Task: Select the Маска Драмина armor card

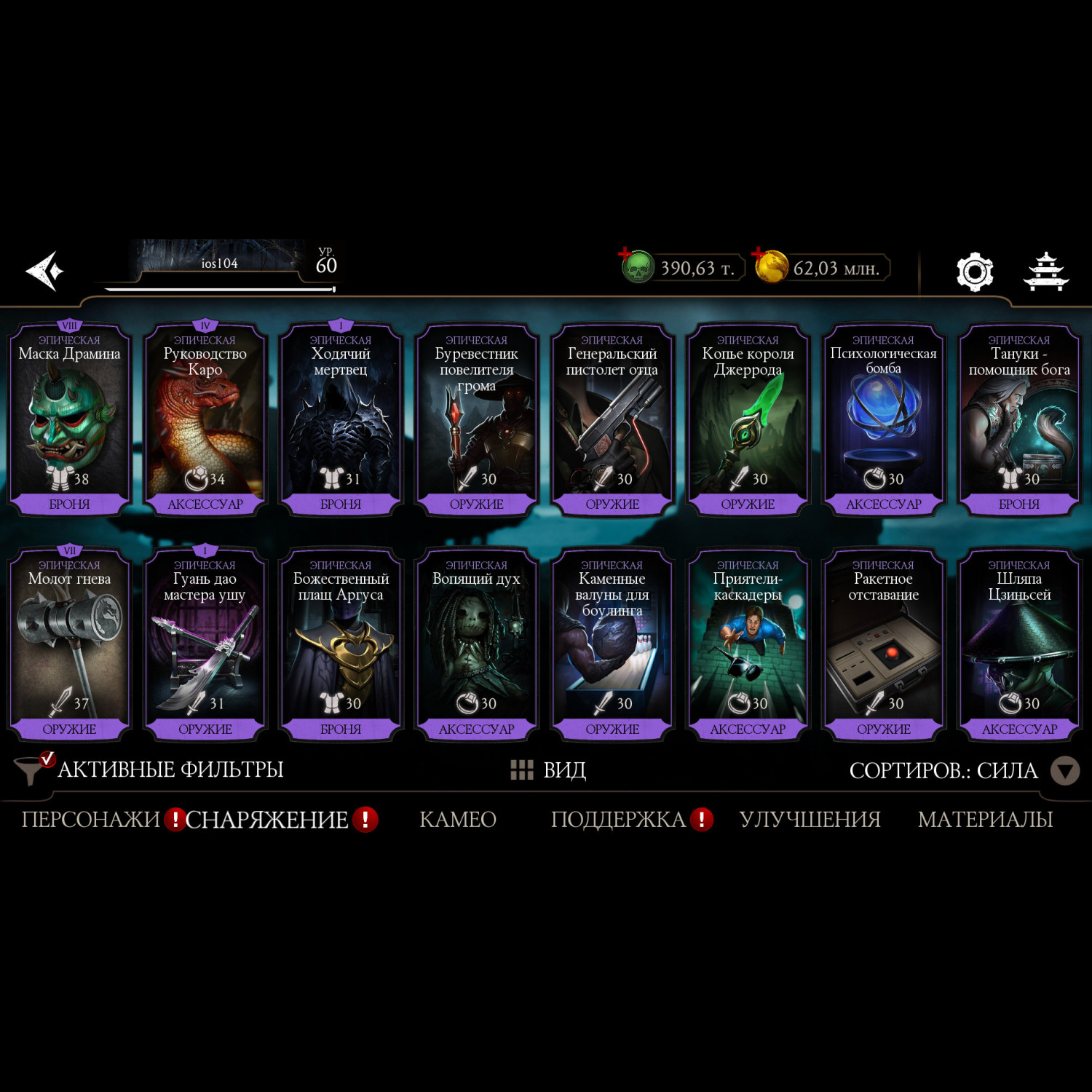Action: [x=69, y=420]
